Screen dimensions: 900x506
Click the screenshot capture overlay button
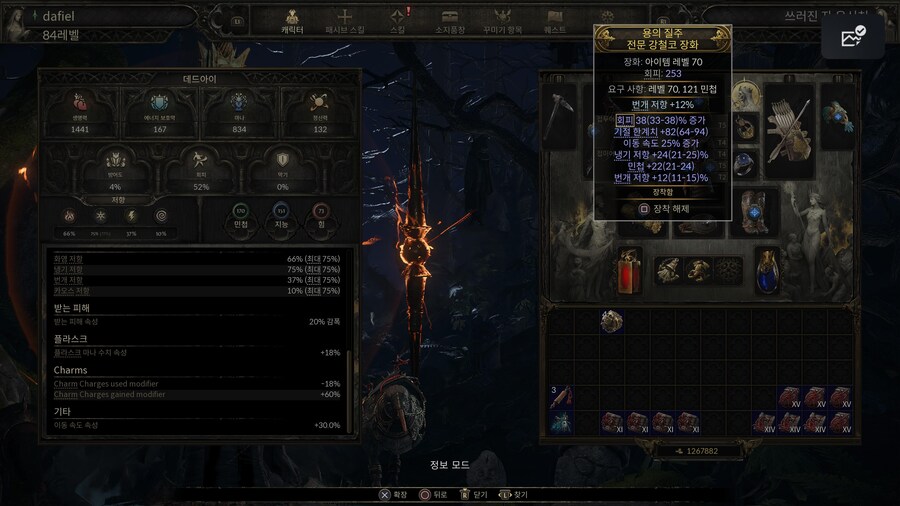click(x=853, y=39)
